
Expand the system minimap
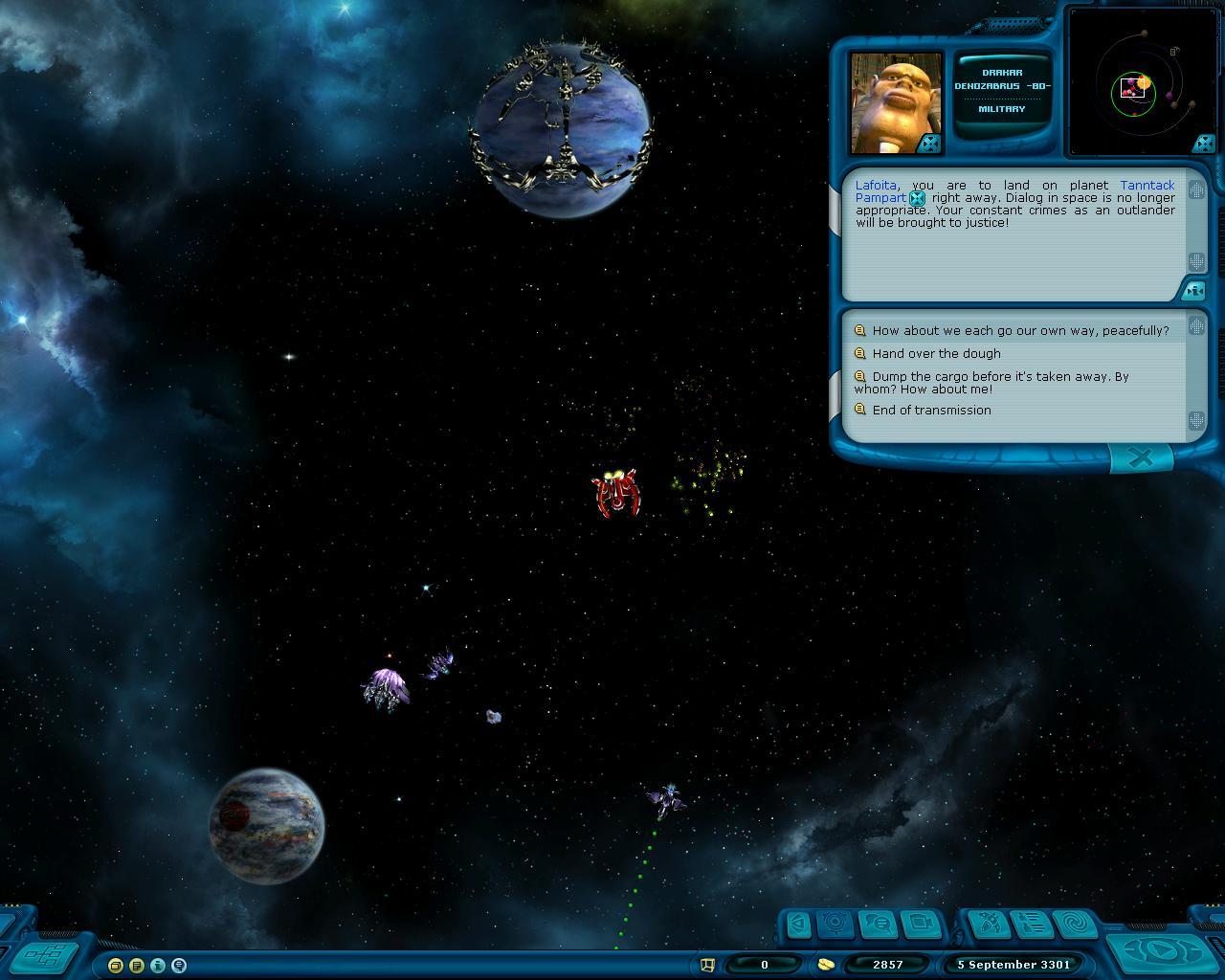coord(1204,145)
